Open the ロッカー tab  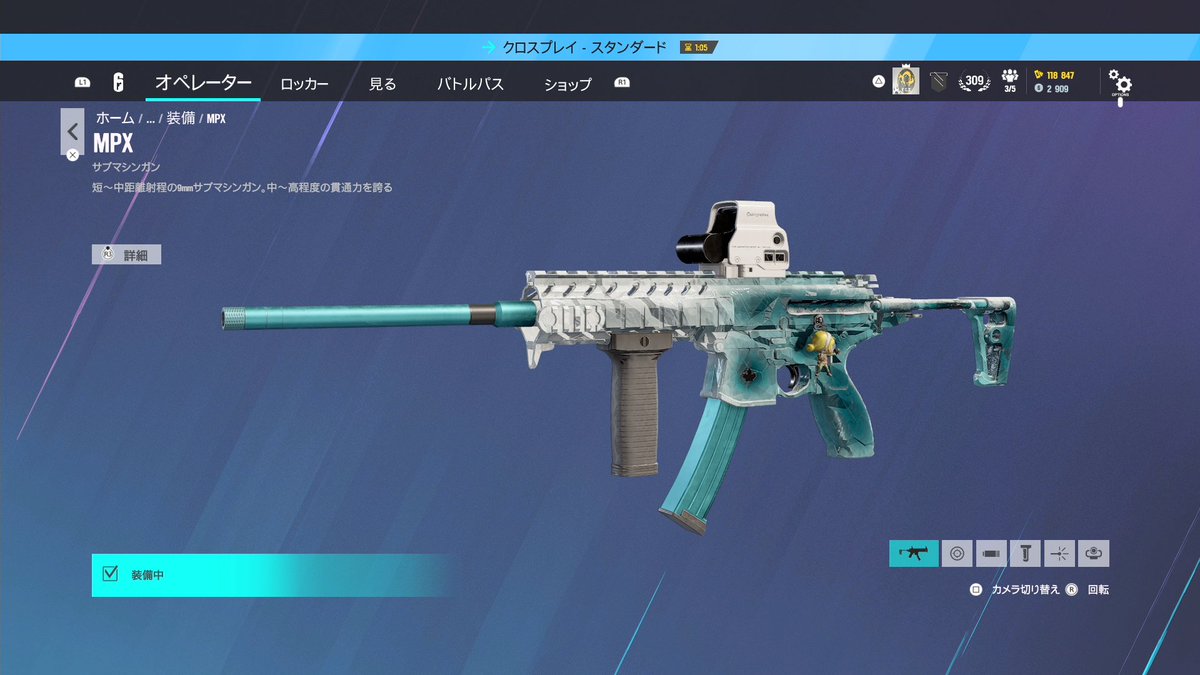coord(304,84)
